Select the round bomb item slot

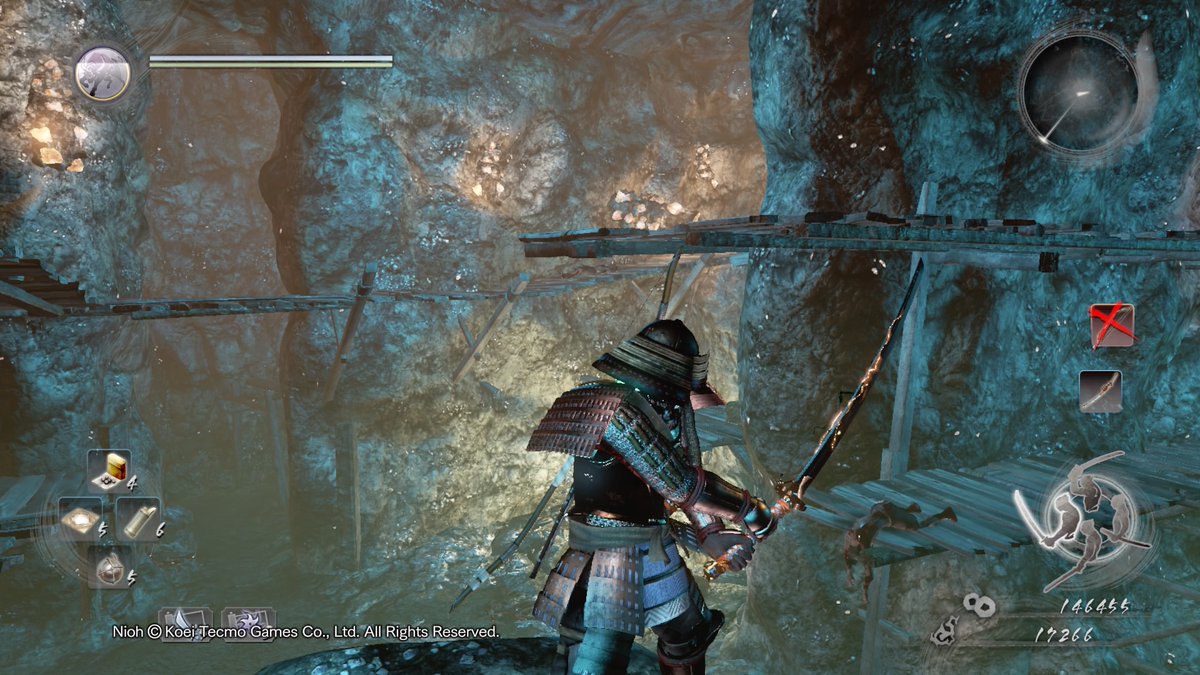(108, 566)
